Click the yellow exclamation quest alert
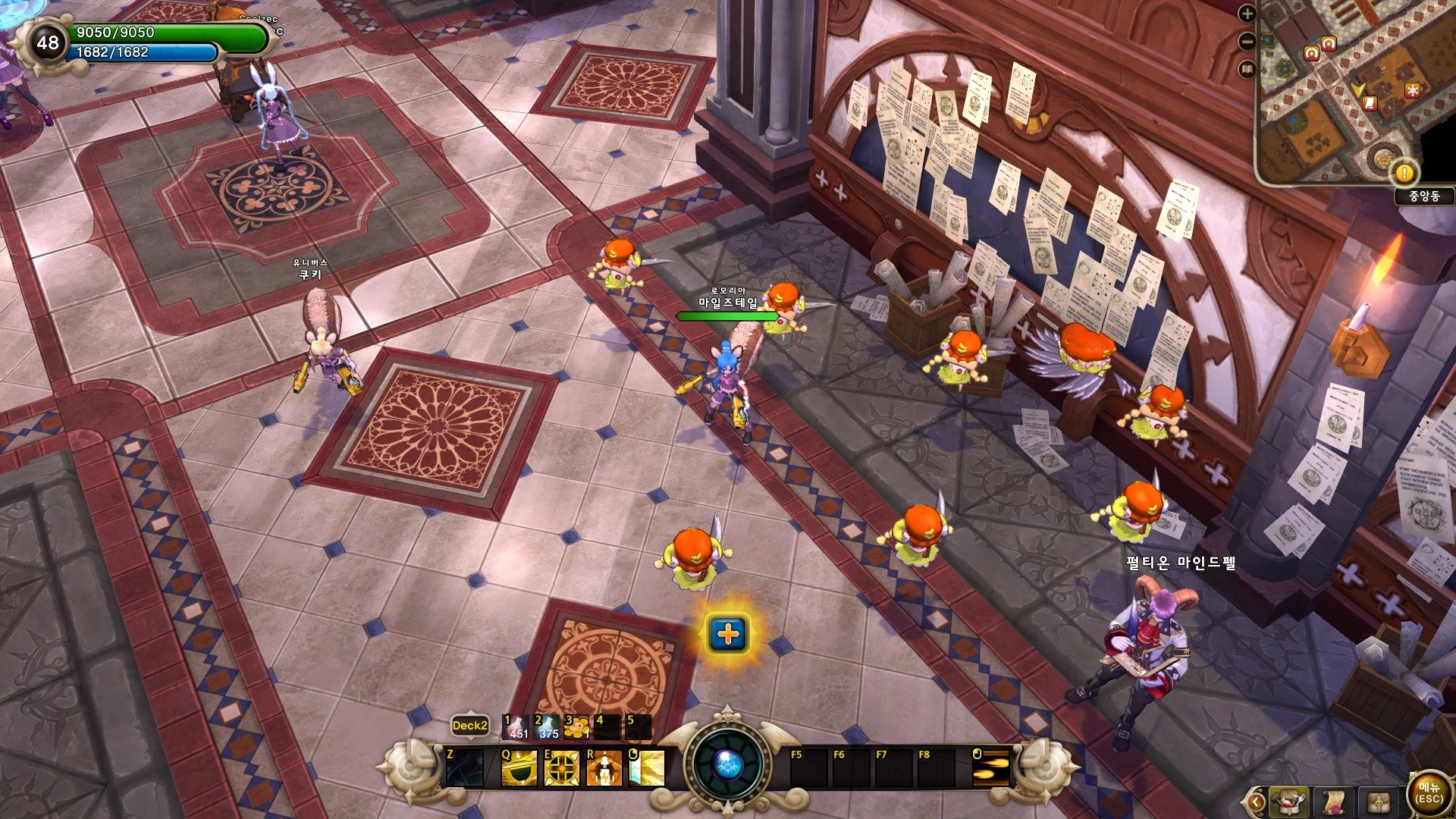 pos(1404,173)
